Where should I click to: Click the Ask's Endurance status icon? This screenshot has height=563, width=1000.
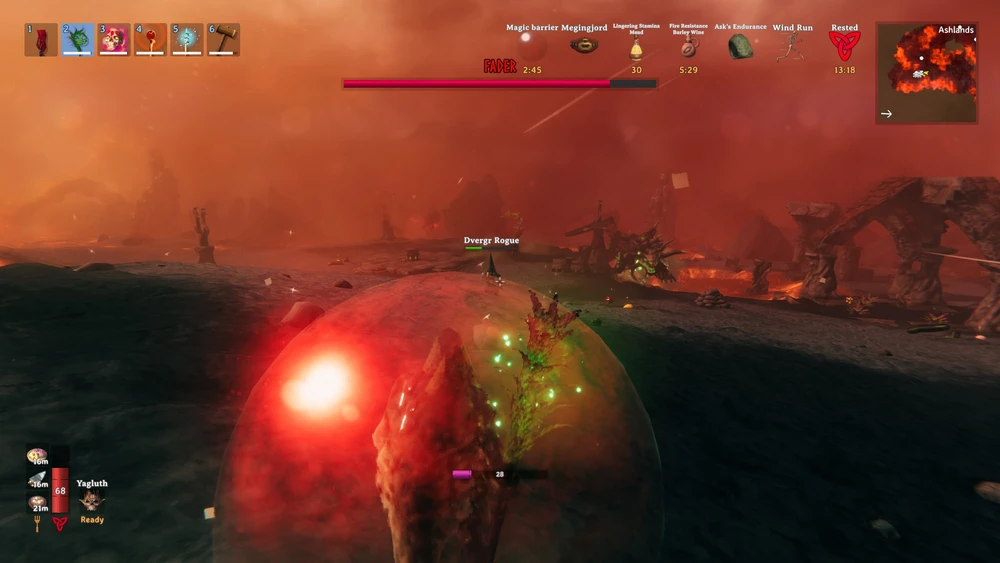[x=740, y=46]
